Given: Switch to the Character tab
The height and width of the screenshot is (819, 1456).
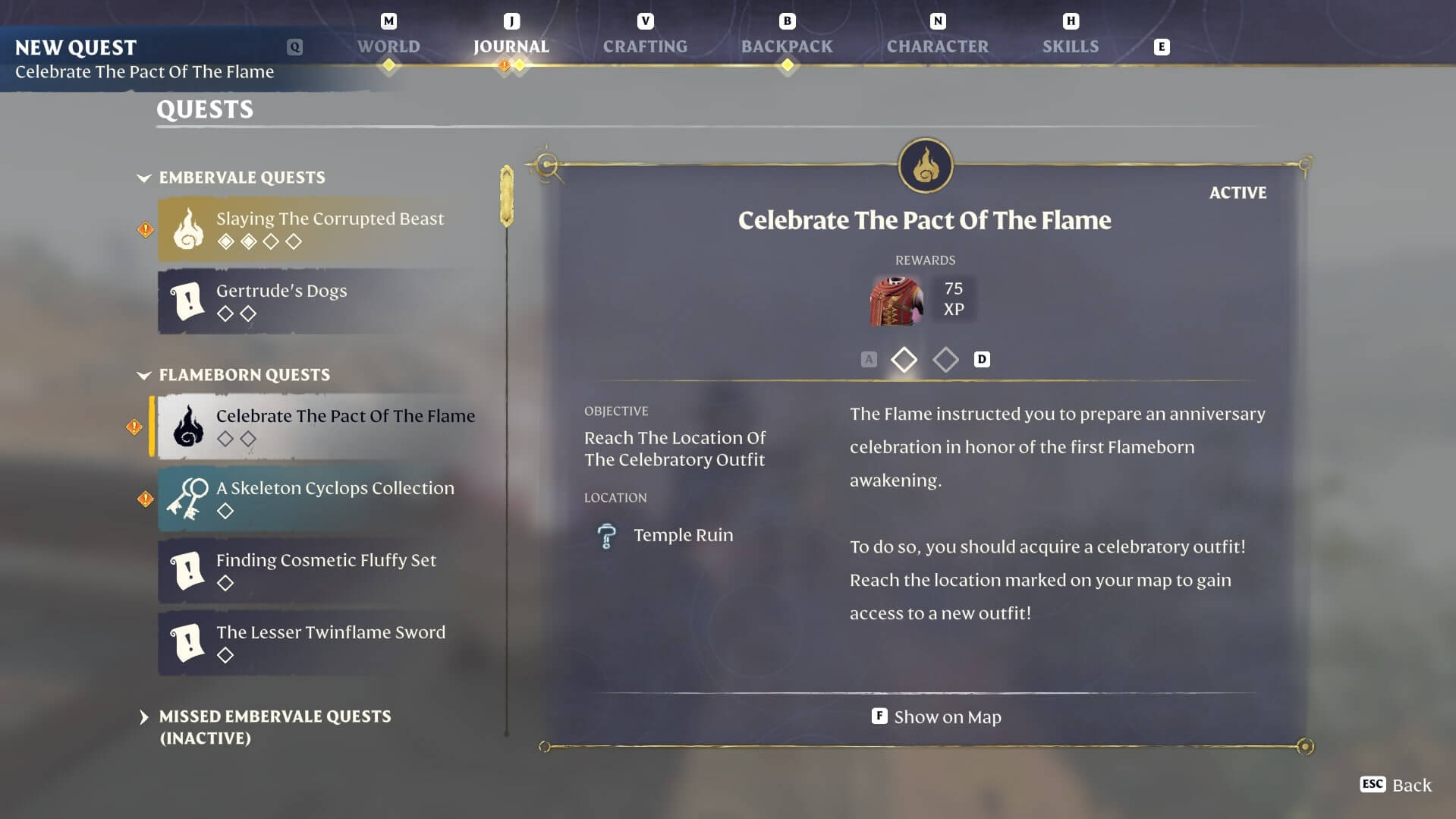Looking at the screenshot, I should 937,46.
